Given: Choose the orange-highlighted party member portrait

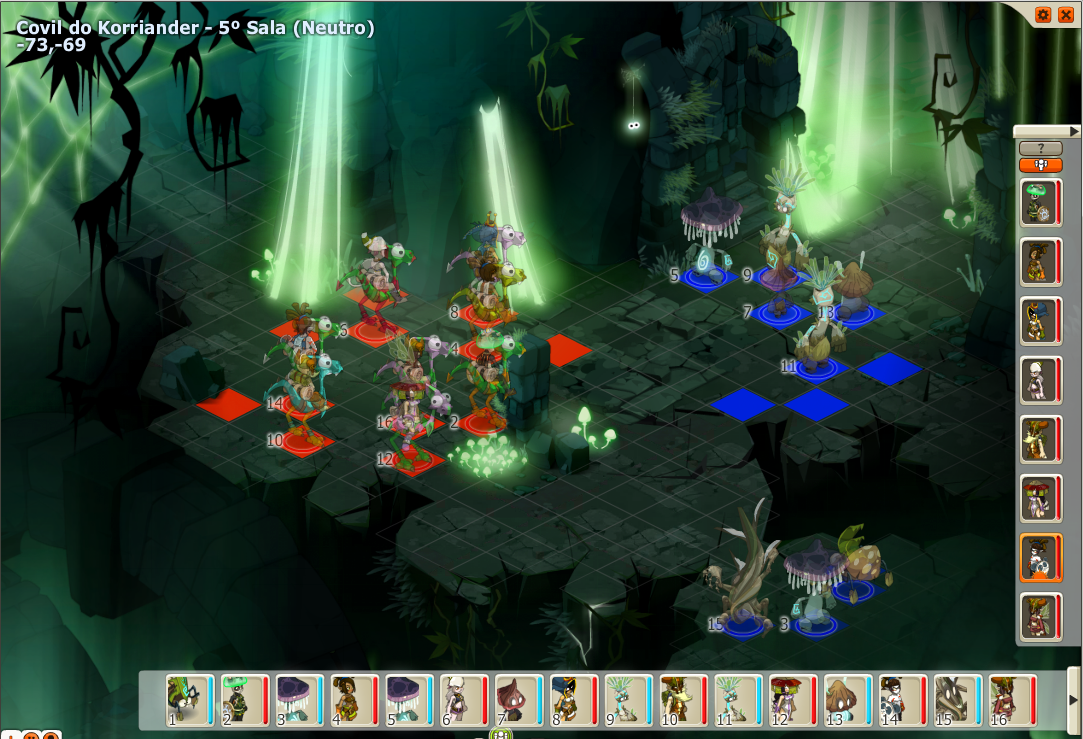Looking at the screenshot, I should [x=1040, y=558].
